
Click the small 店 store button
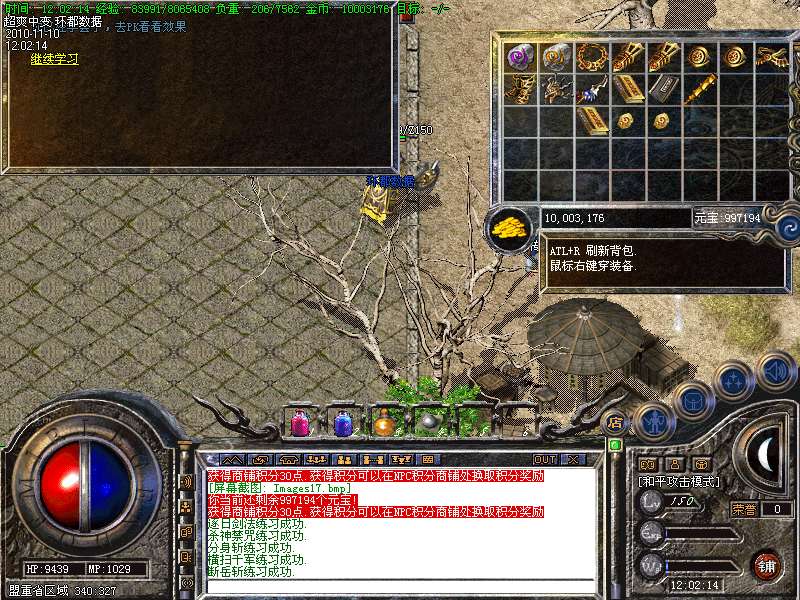615,423
